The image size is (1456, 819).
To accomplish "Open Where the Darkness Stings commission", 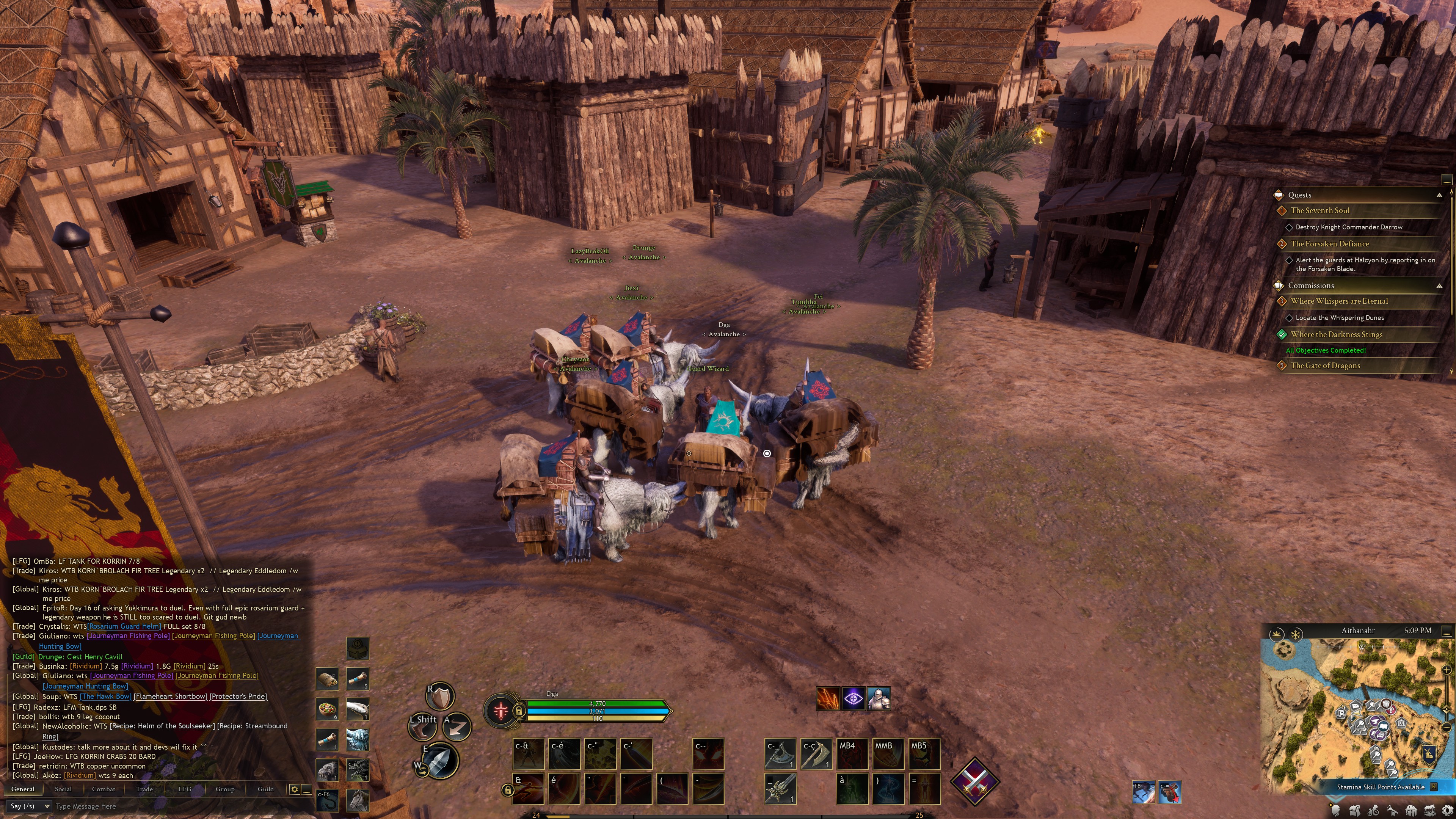I will 1336,334.
